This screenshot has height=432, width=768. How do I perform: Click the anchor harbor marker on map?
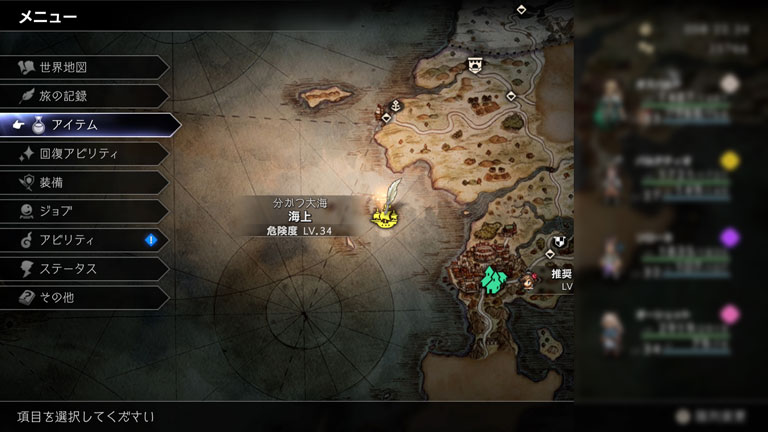395,105
